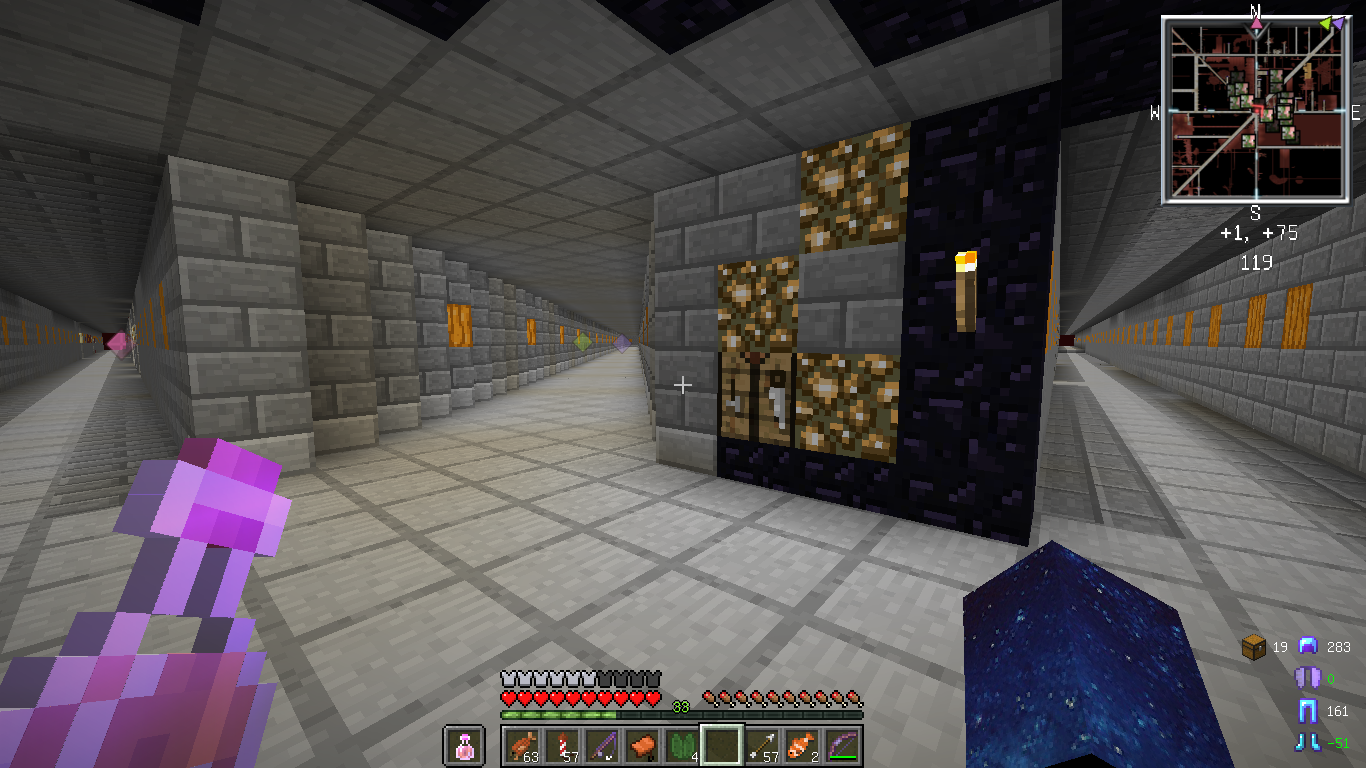Image resolution: width=1366 pixels, height=768 pixels.
Task: Click the diamond boots status icon
Action: [x=1308, y=742]
